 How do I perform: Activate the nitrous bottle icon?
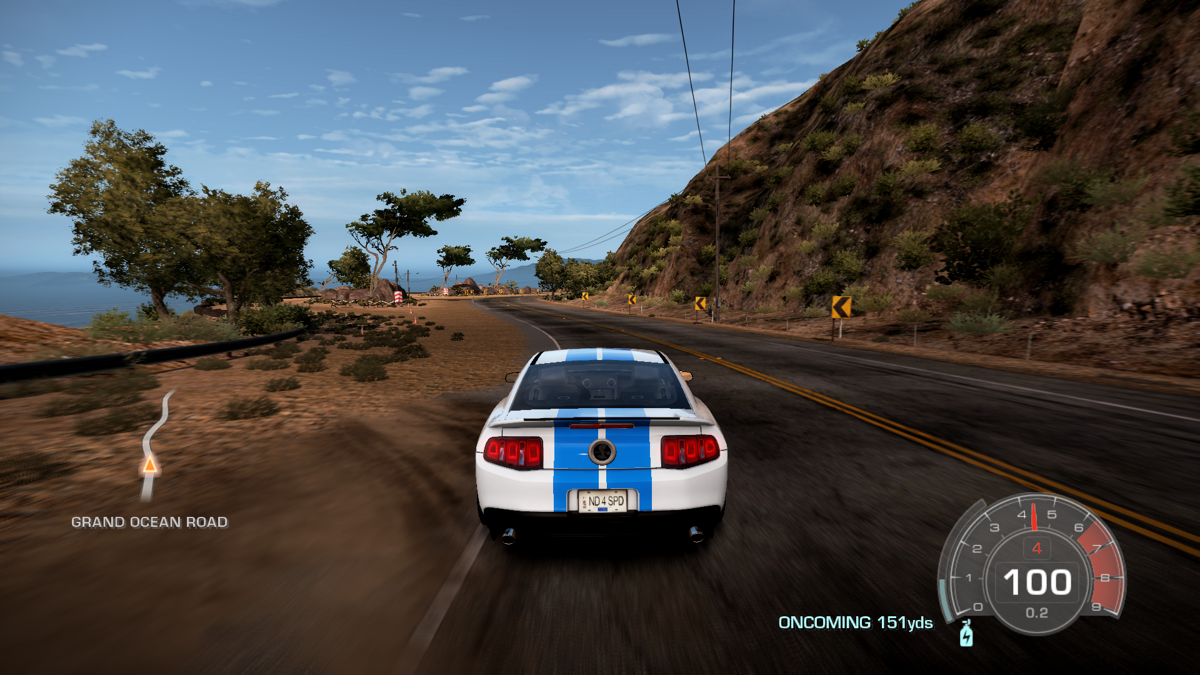coord(966,634)
